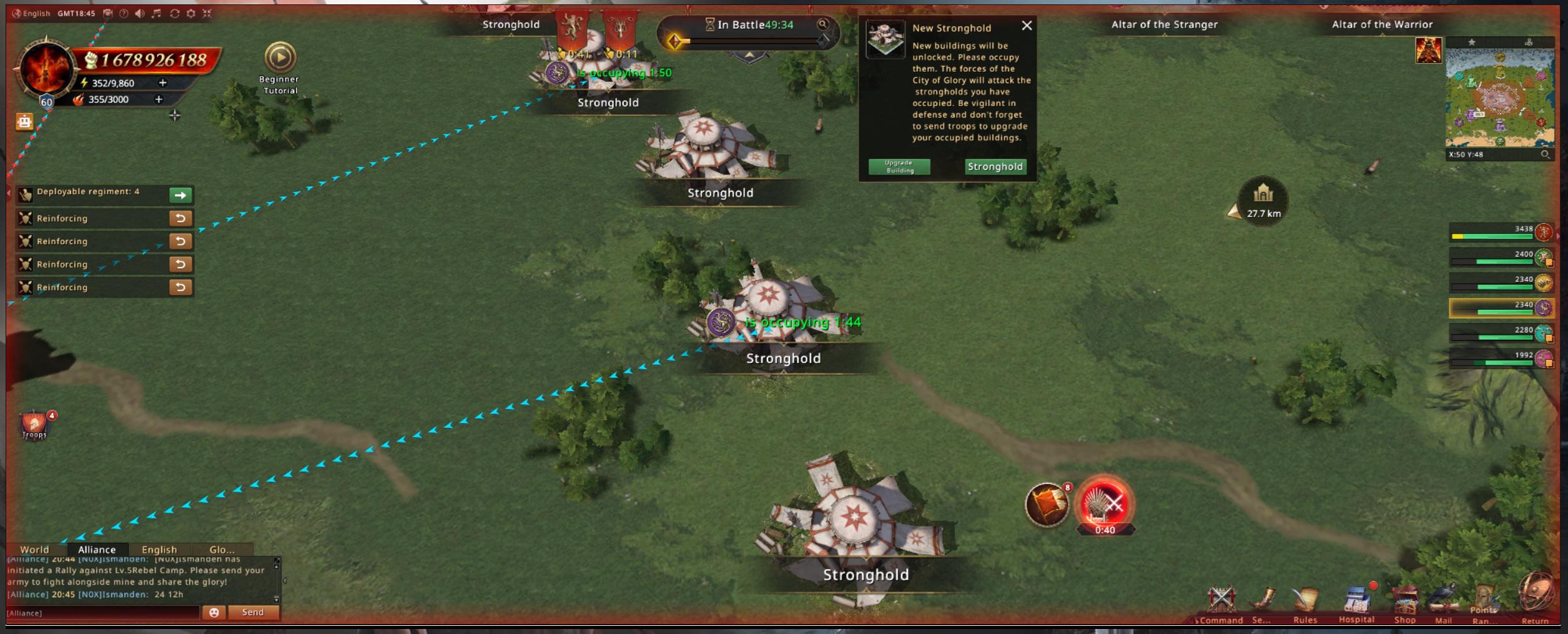This screenshot has width=1568, height=634.
Task: Open the Rules scroll
Action: 1304,603
